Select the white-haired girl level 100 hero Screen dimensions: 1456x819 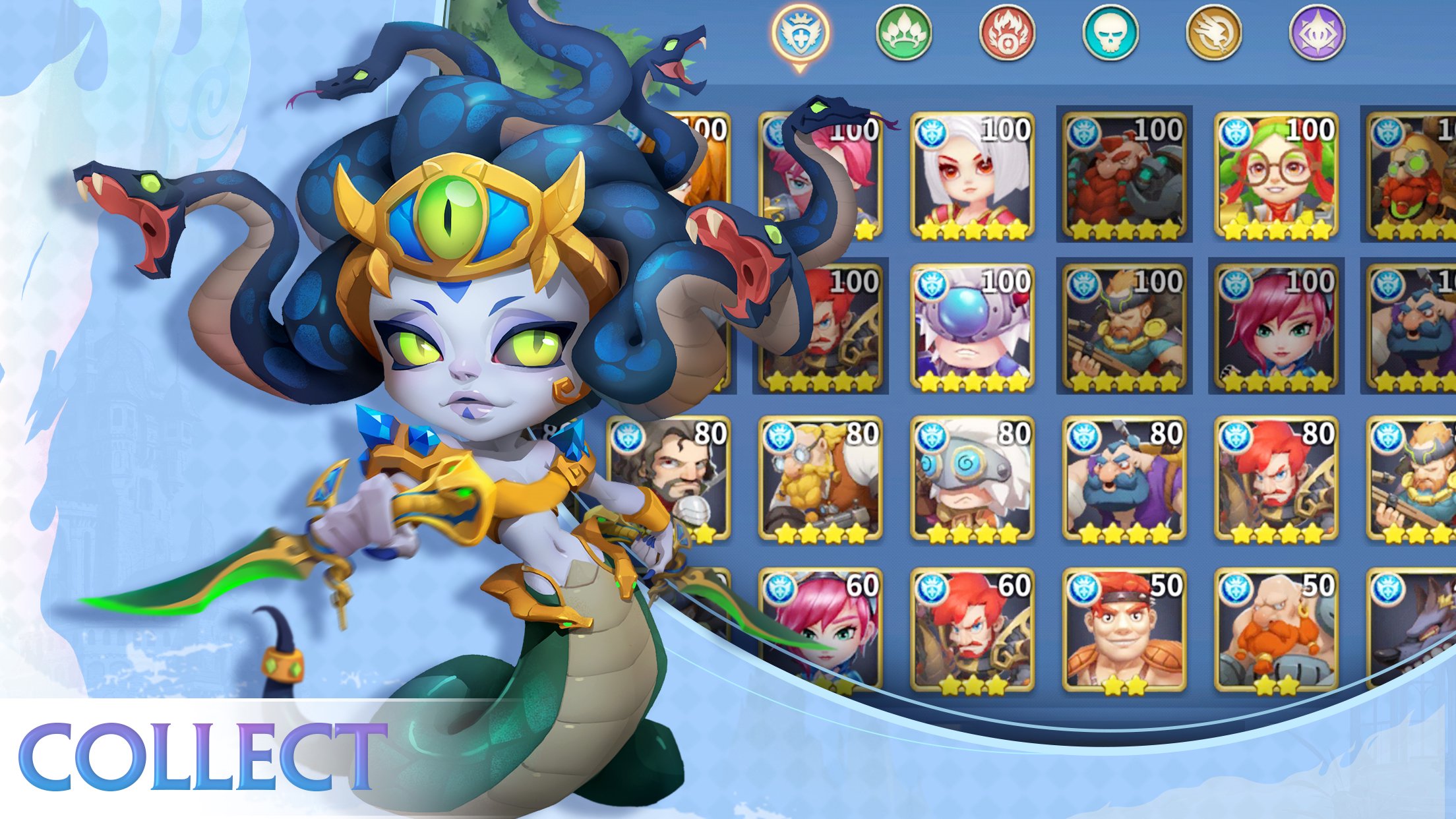pyautogui.click(x=972, y=175)
